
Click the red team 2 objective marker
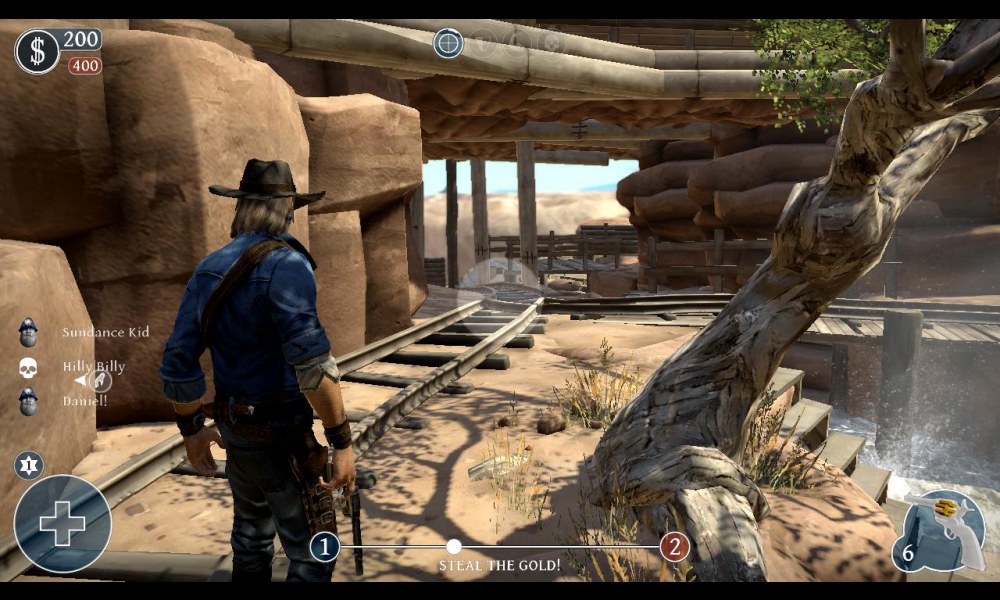tap(675, 547)
